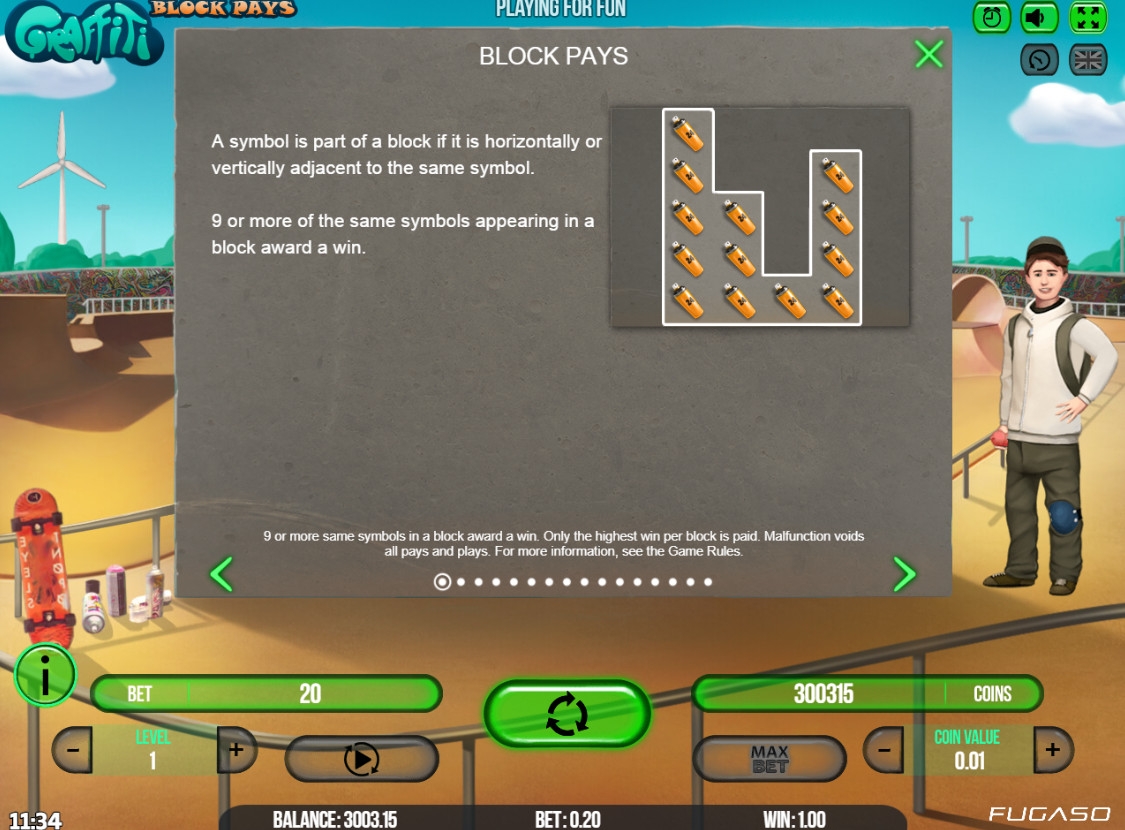
Task: Start autoplay with the play-arrow button
Action: [361, 759]
